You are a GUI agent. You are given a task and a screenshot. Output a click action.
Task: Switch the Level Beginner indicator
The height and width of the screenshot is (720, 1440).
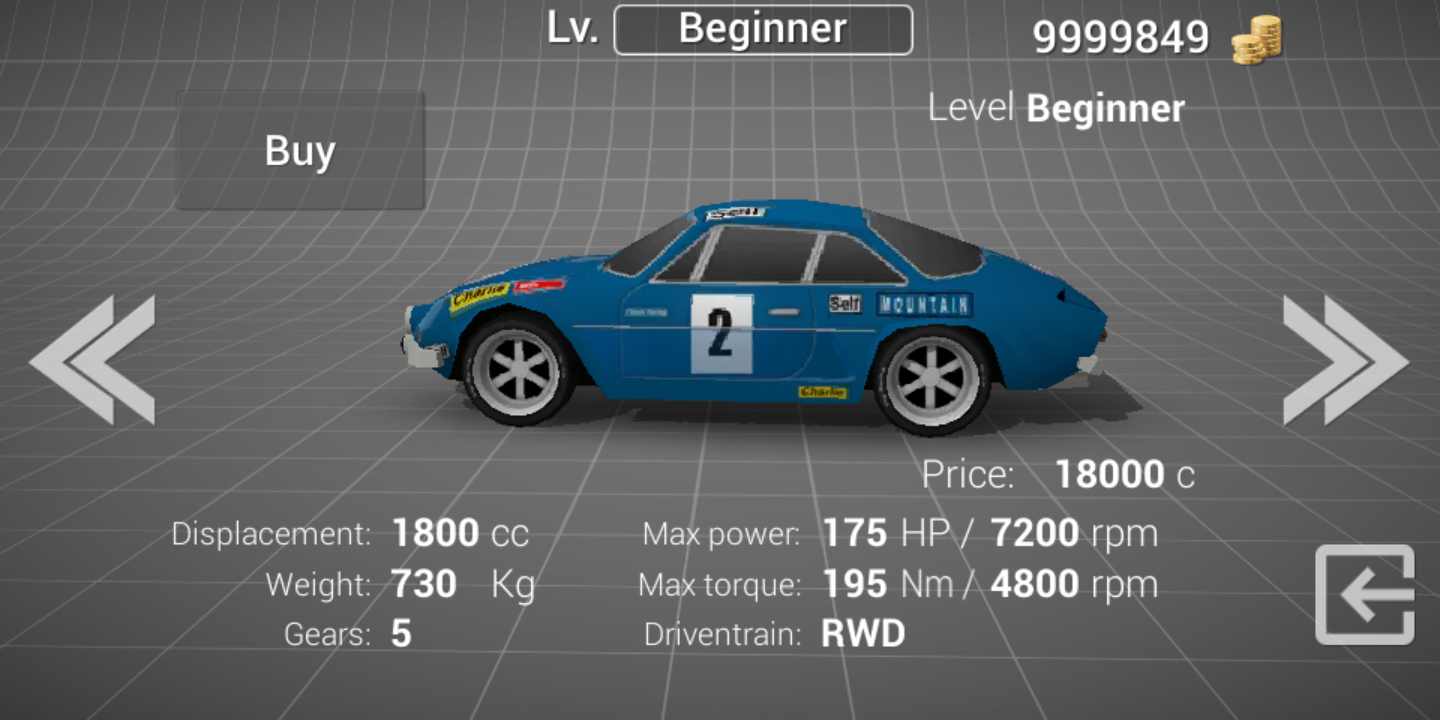pyautogui.click(x=1056, y=108)
